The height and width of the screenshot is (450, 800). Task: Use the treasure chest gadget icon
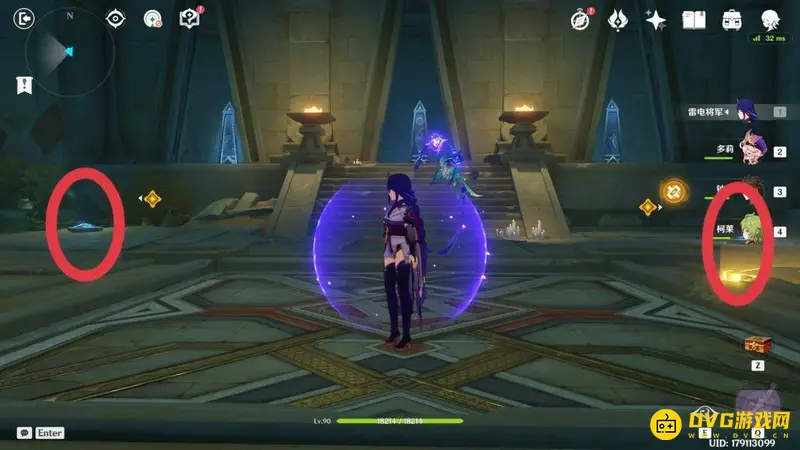tap(756, 345)
